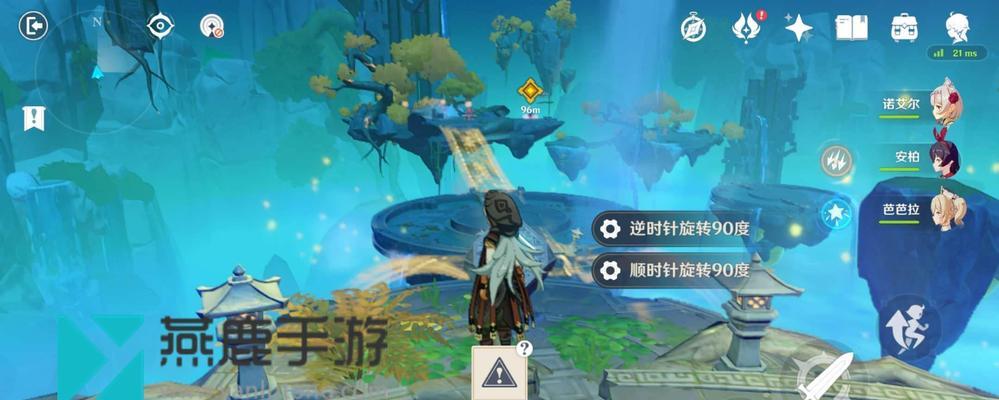Open the adventurer handbook book icon

point(851,28)
